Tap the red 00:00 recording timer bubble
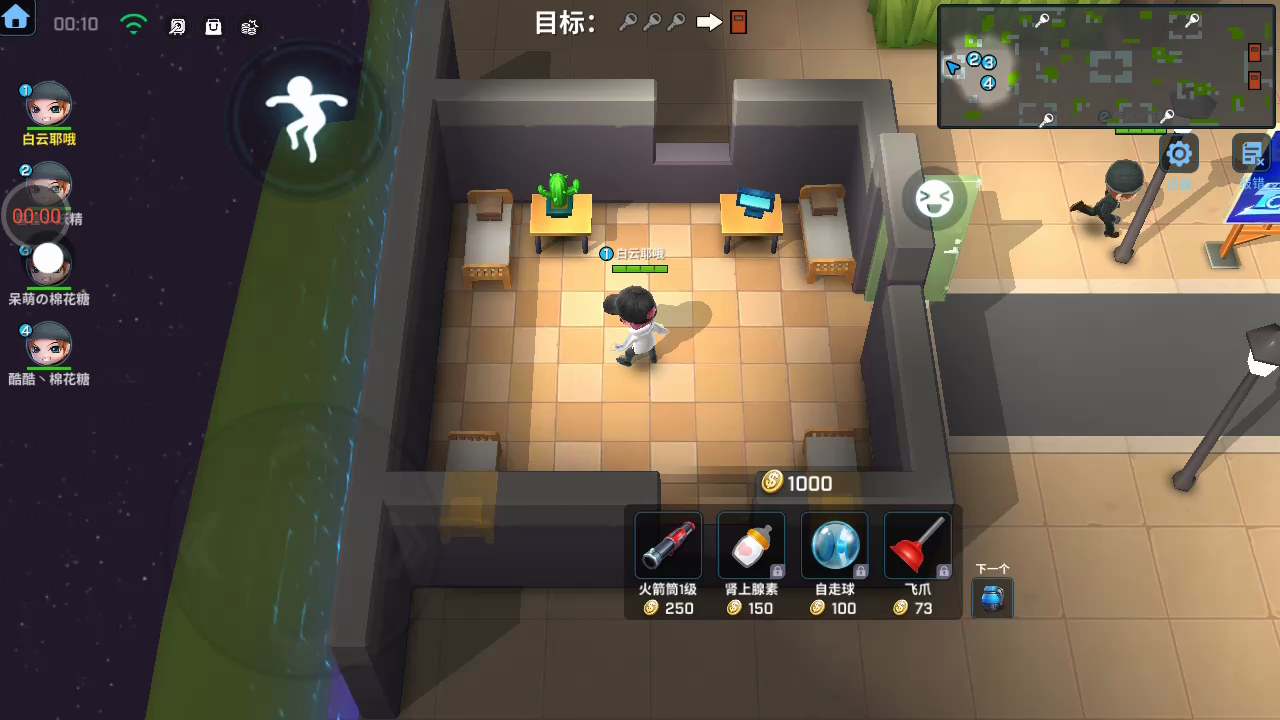1280x720 pixels. tap(36, 216)
